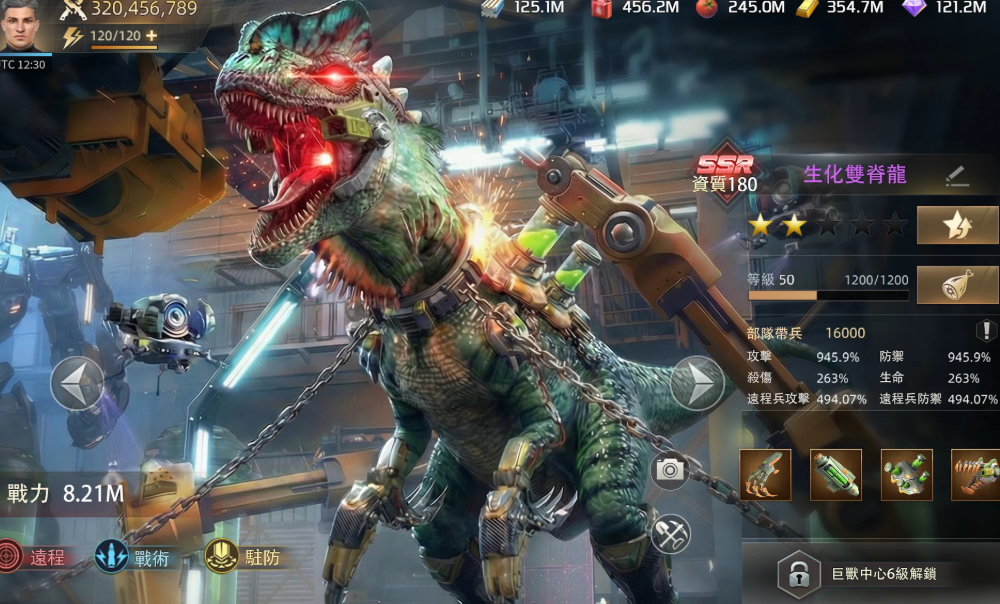Rename the beast using the pencil icon
This screenshot has width=1000, height=604.
point(957,175)
